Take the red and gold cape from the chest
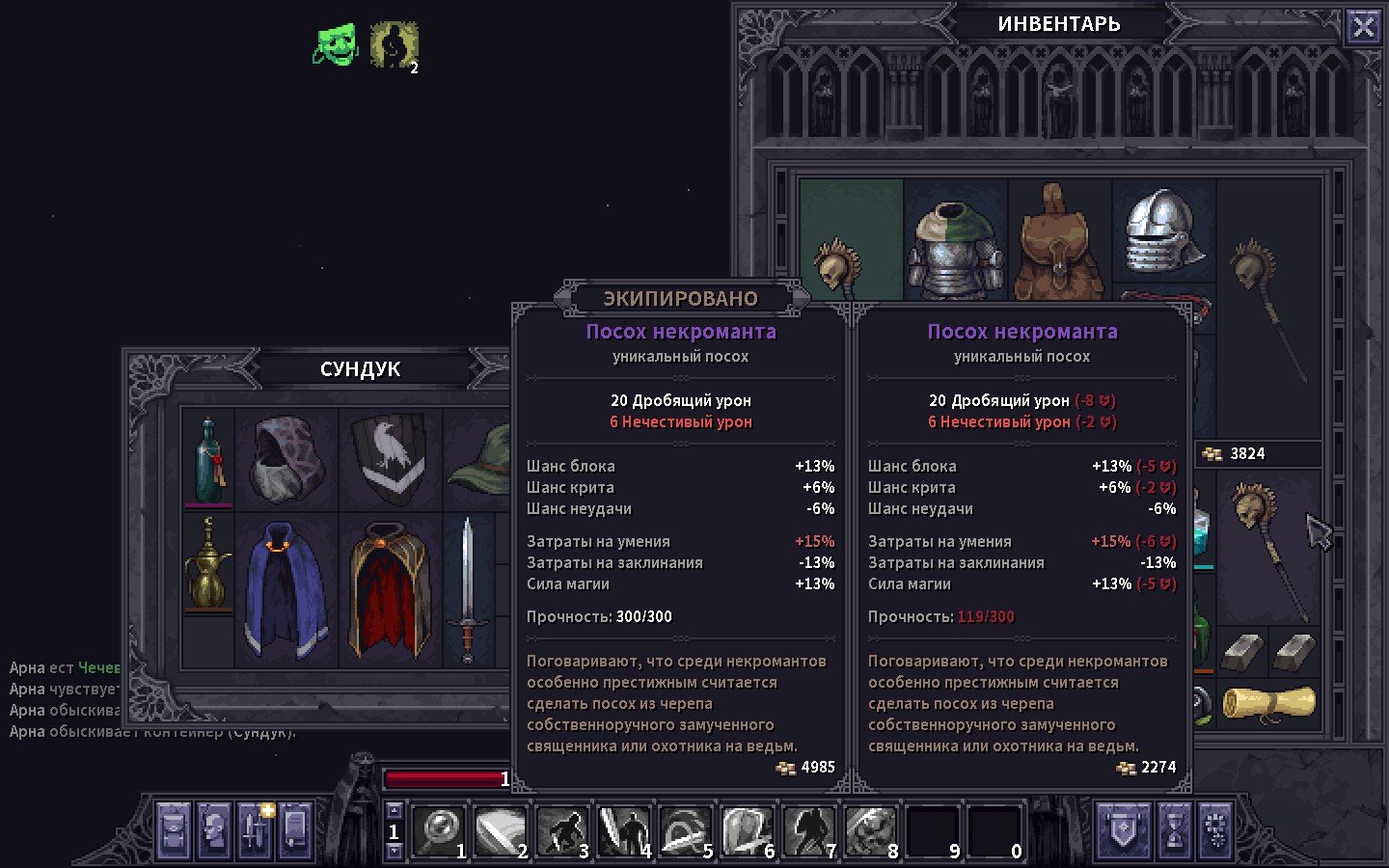Viewport: 1389px width, 868px height. click(390, 588)
